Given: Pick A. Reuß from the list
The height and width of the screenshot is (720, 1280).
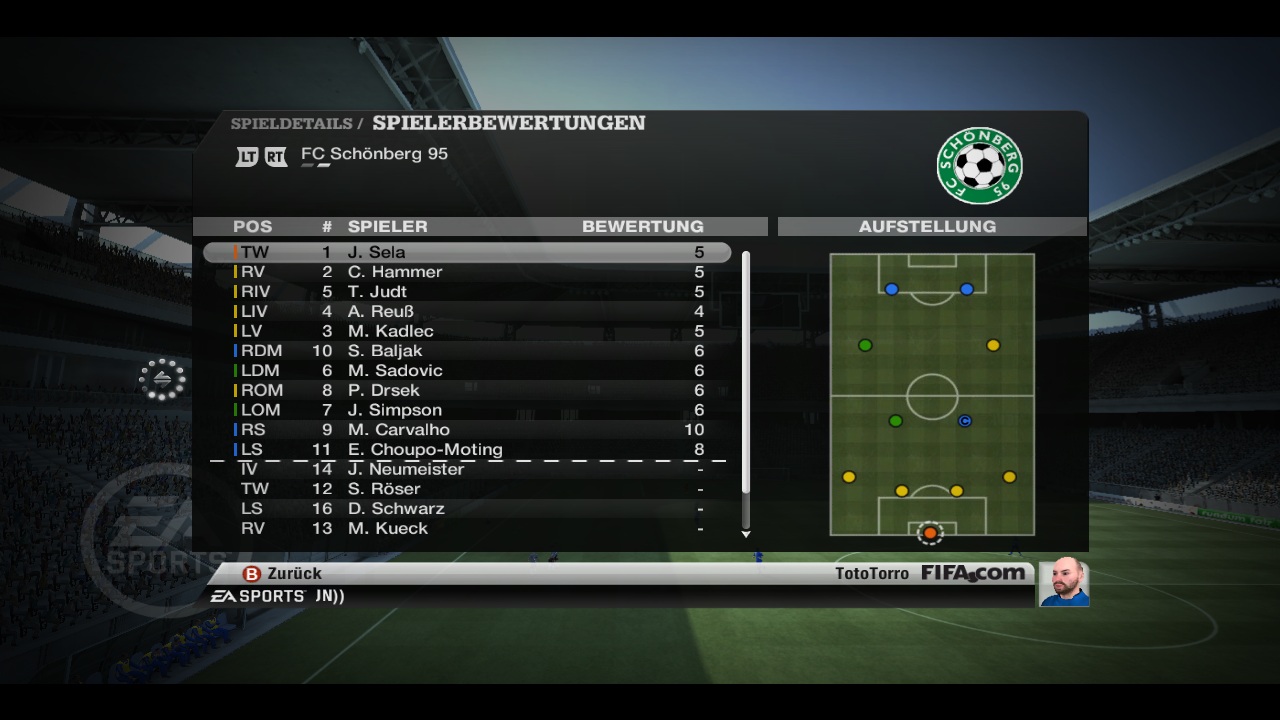Looking at the screenshot, I should 467,311.
